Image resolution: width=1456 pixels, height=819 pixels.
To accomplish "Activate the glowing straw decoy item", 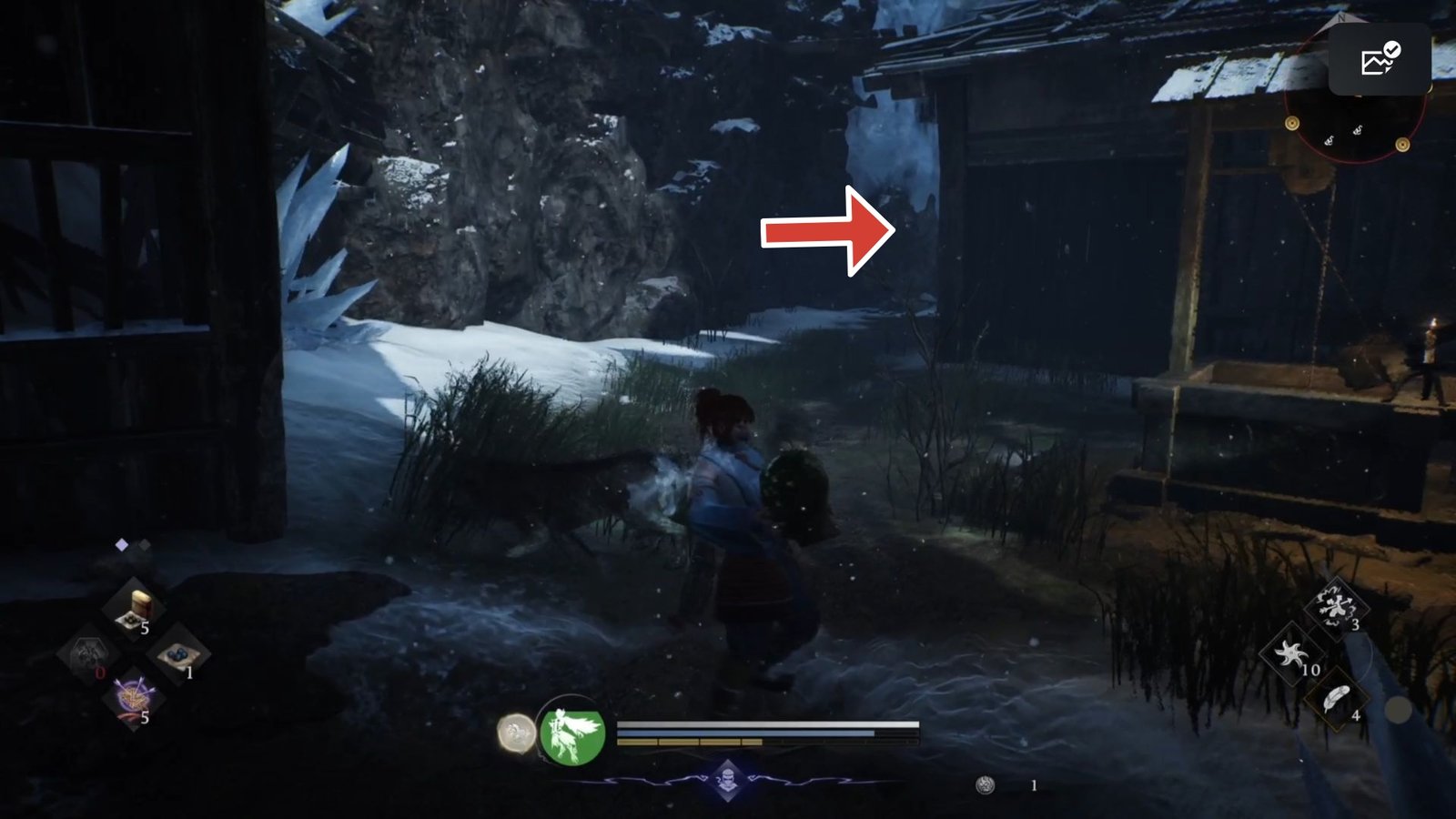I will [x=133, y=697].
